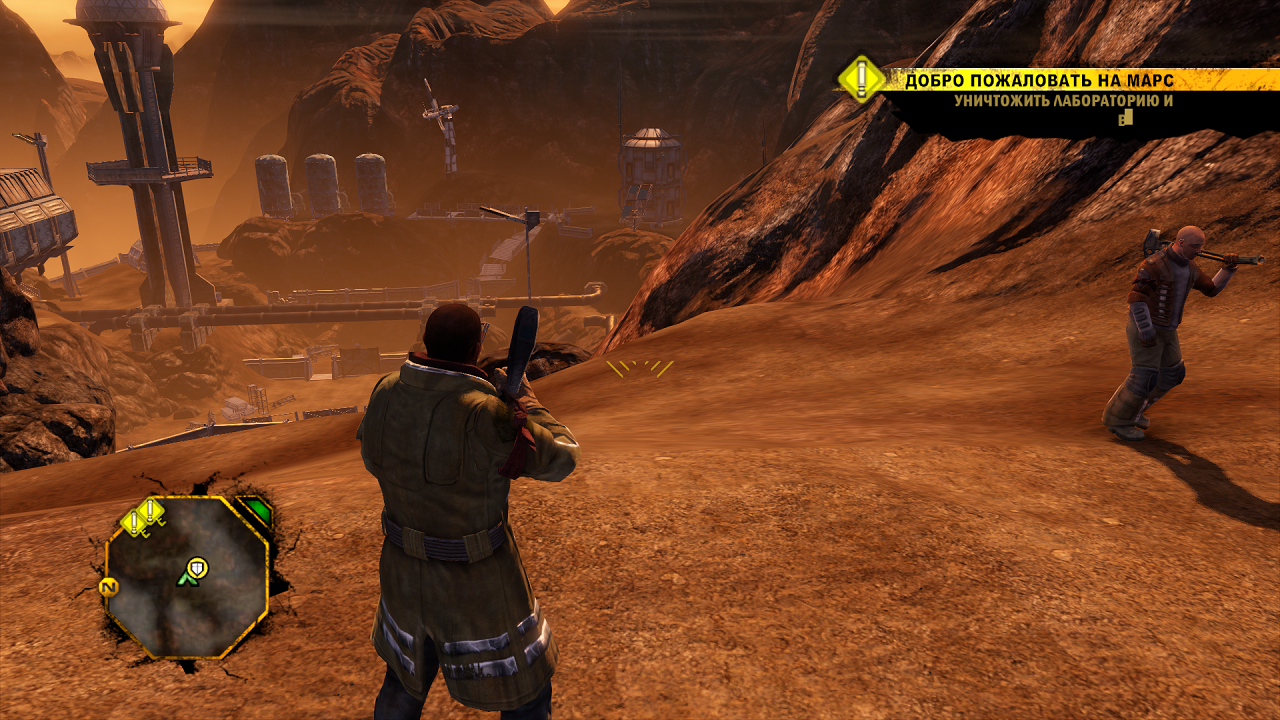The height and width of the screenshot is (720, 1280).
Task: Click the yellow diamond mission icon beside the title
Action: click(861, 79)
